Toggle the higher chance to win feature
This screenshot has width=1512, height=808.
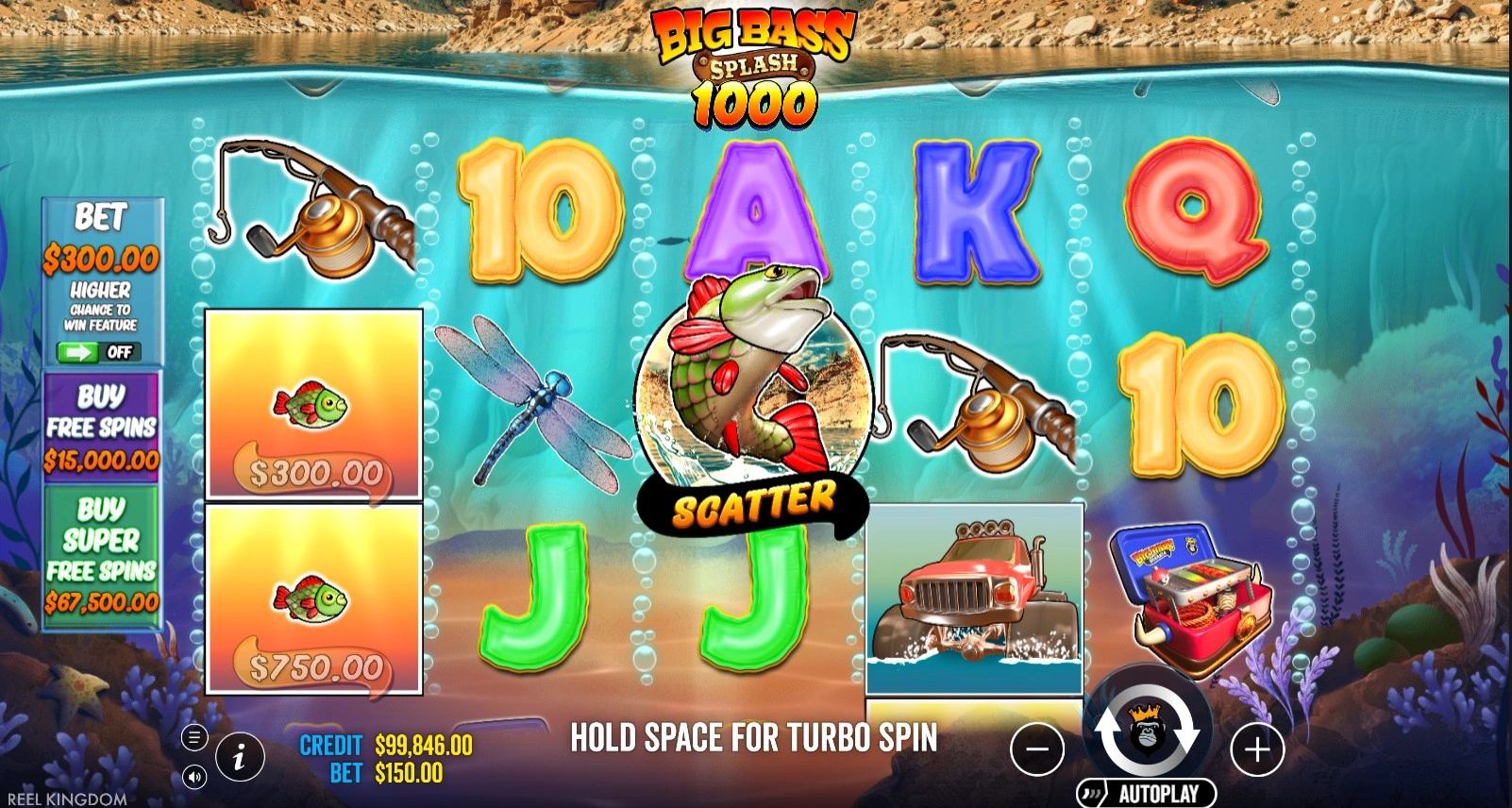click(99, 352)
